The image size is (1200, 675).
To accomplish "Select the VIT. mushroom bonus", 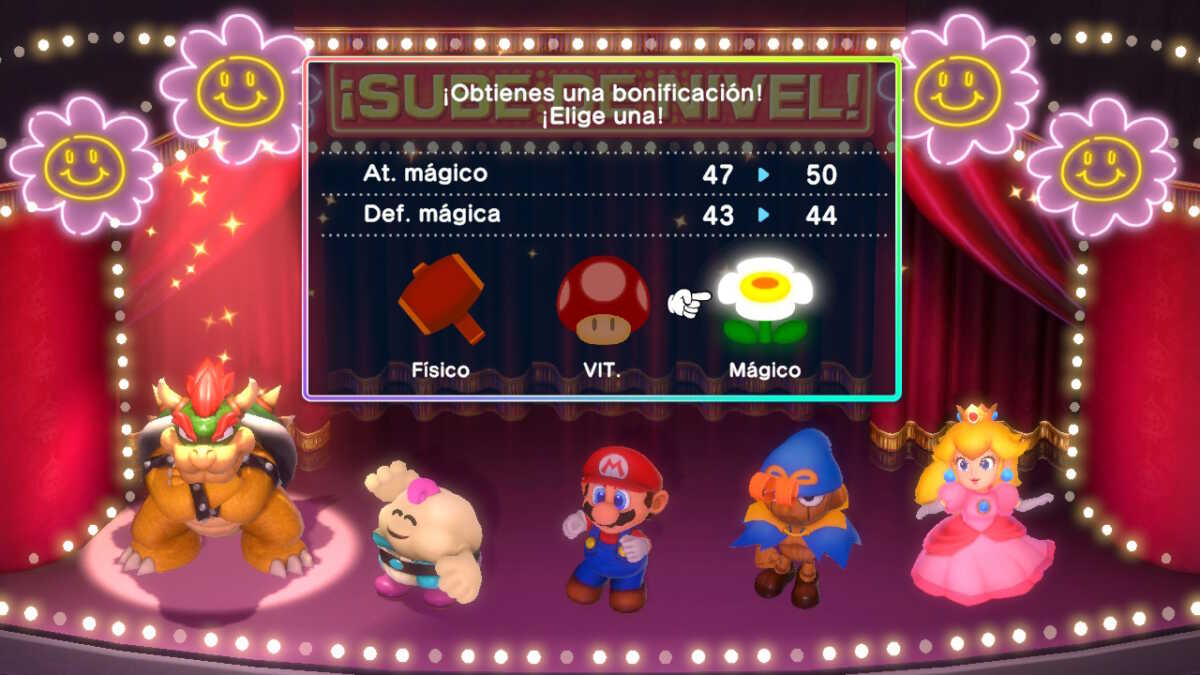I will click(x=603, y=301).
